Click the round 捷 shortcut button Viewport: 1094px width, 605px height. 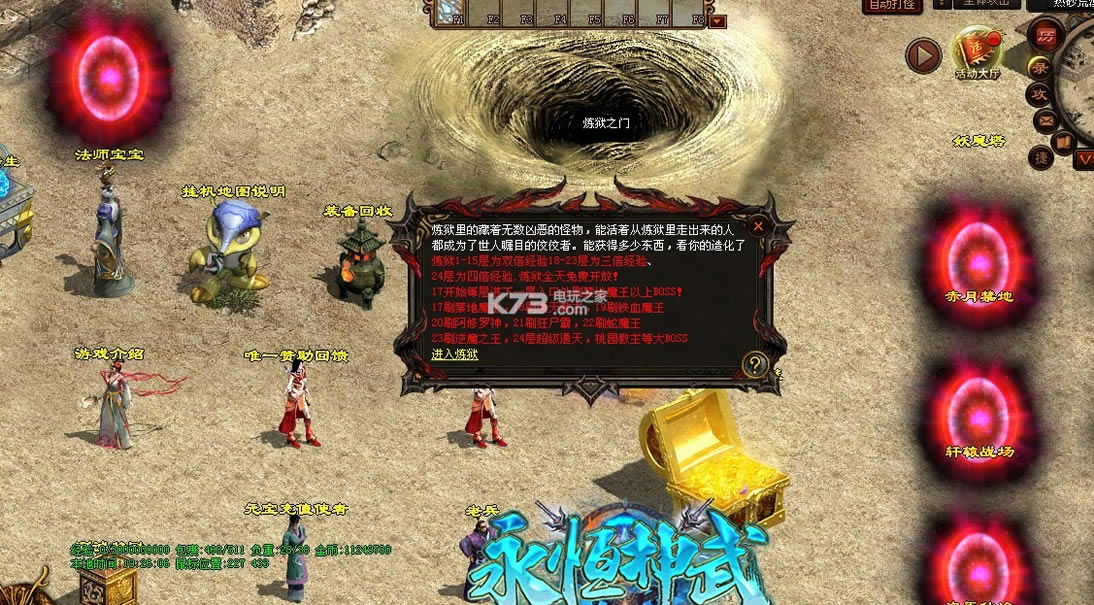point(1042,157)
